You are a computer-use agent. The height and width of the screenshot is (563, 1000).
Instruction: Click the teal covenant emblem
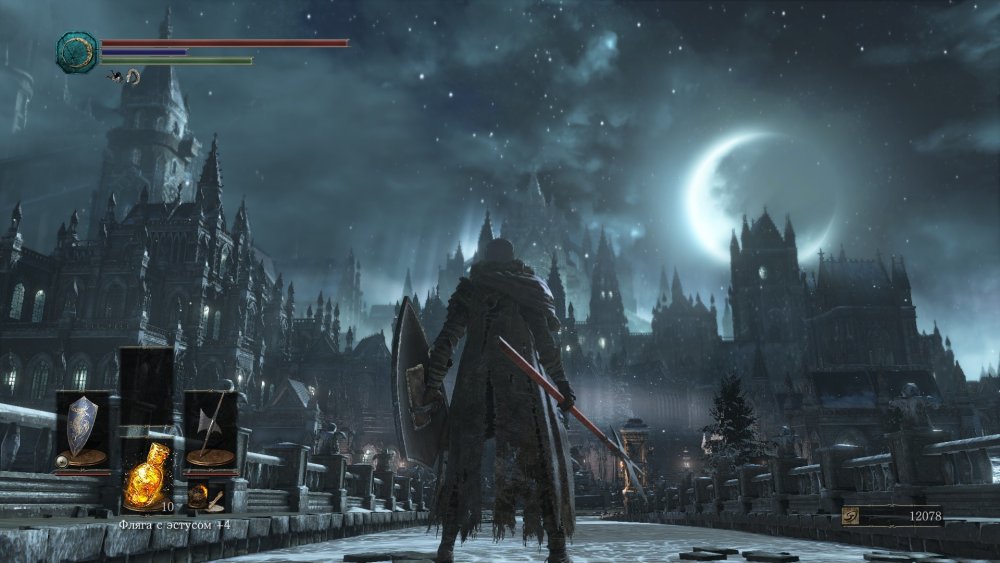click(x=76, y=50)
